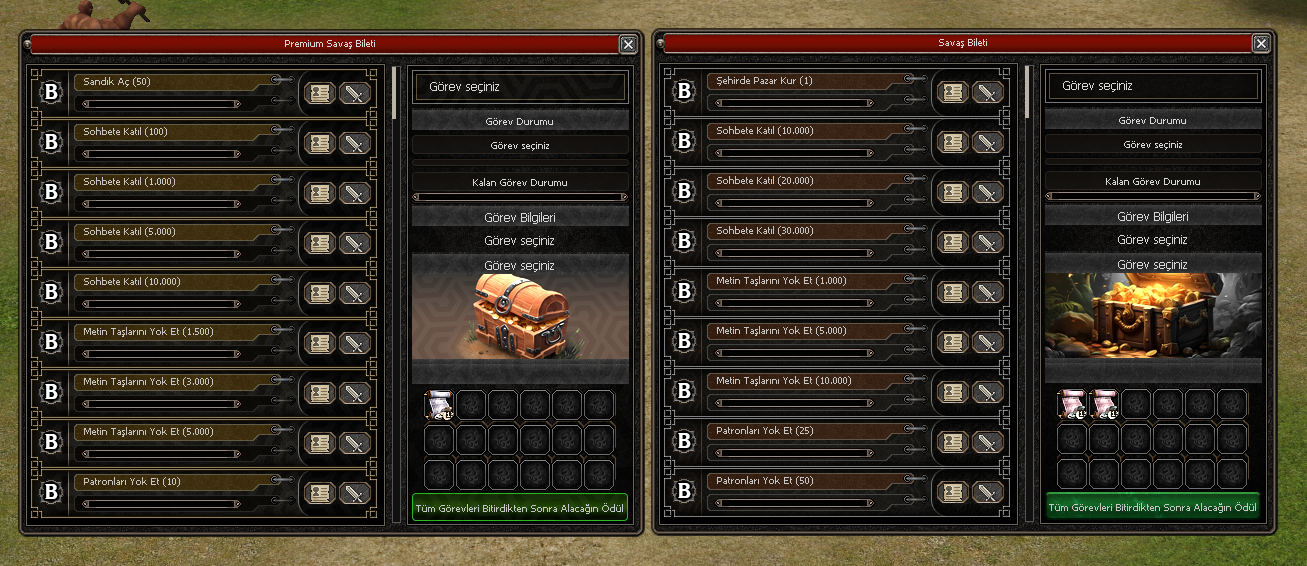Select the Patronları Yok Et (25) quest
This screenshot has width=1307, height=566.
pyautogui.click(x=804, y=431)
